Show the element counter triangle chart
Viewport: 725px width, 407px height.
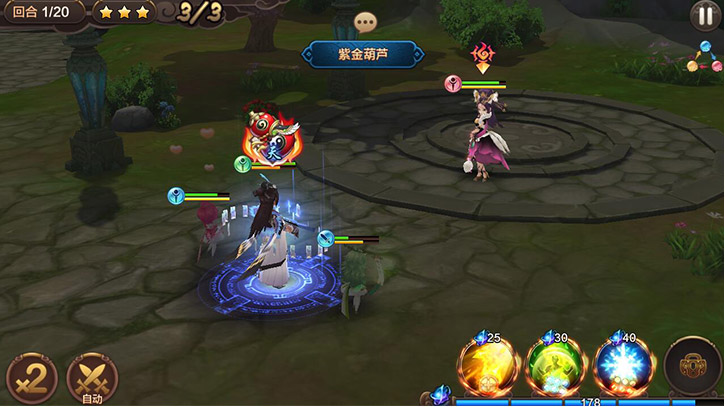pyautogui.click(x=703, y=57)
